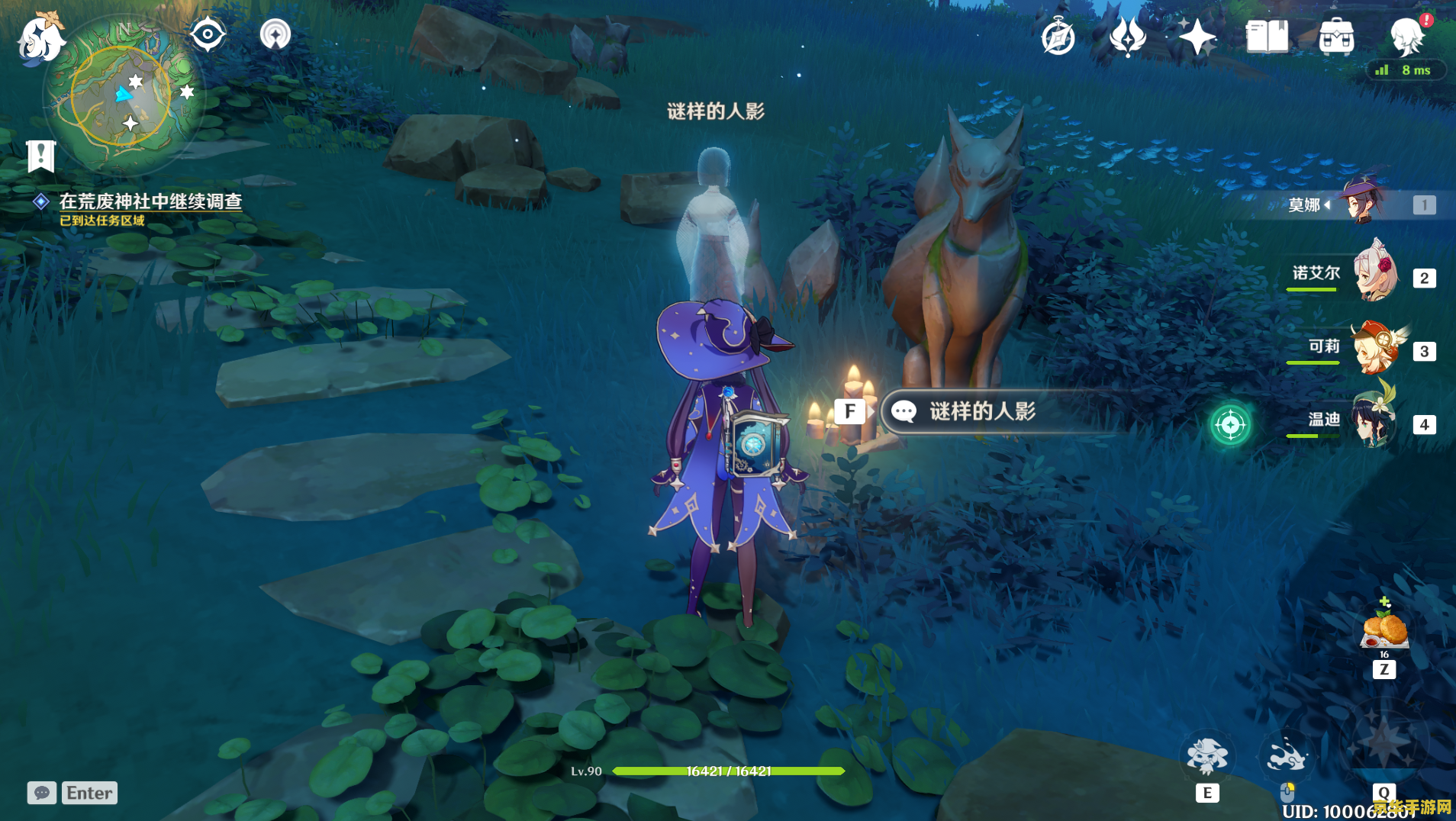Activate Mona's elemental skill icon
1456x821 pixels.
pos(1206,757)
